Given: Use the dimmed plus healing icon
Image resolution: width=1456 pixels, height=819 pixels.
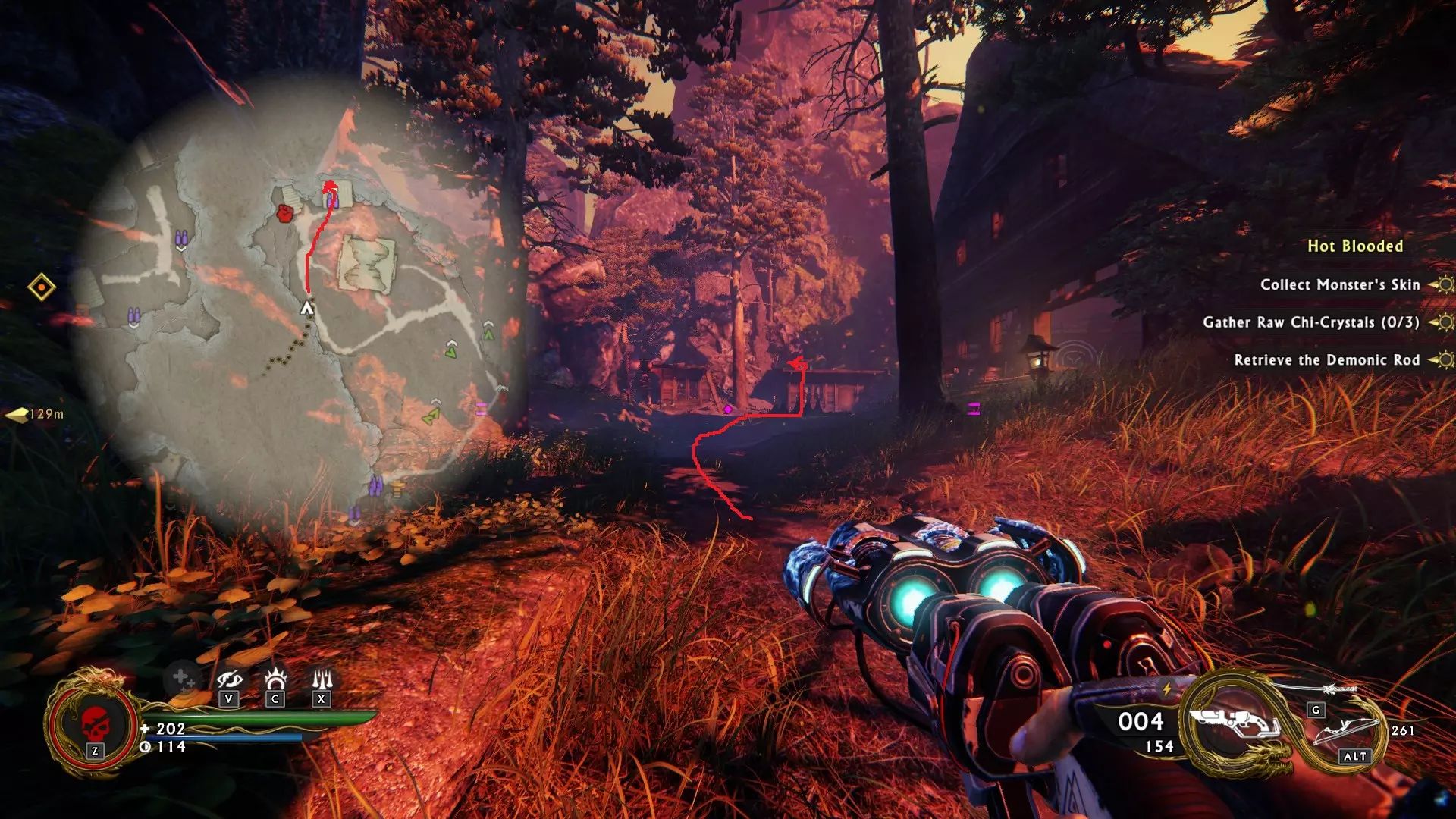Looking at the screenshot, I should [181, 677].
